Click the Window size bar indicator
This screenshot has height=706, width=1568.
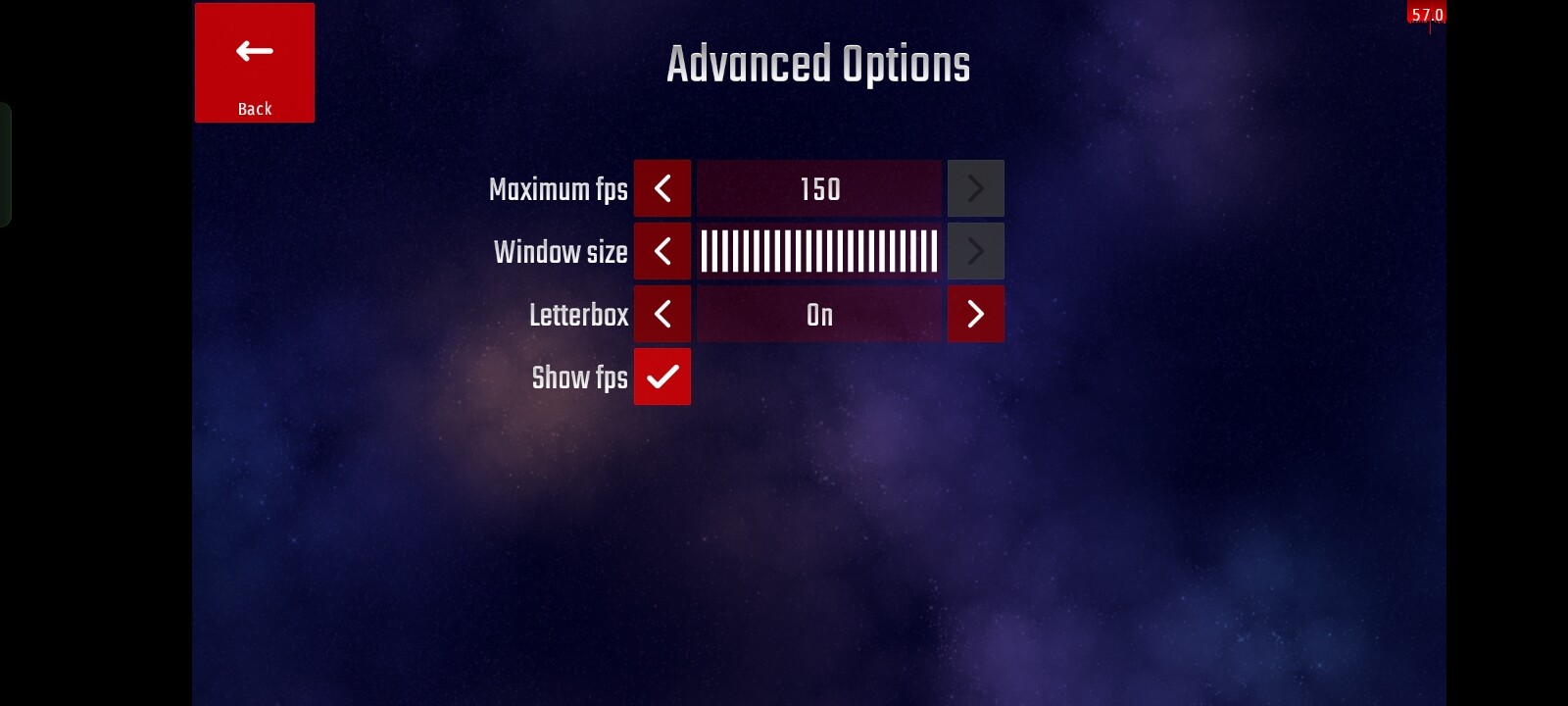pyautogui.click(x=819, y=251)
